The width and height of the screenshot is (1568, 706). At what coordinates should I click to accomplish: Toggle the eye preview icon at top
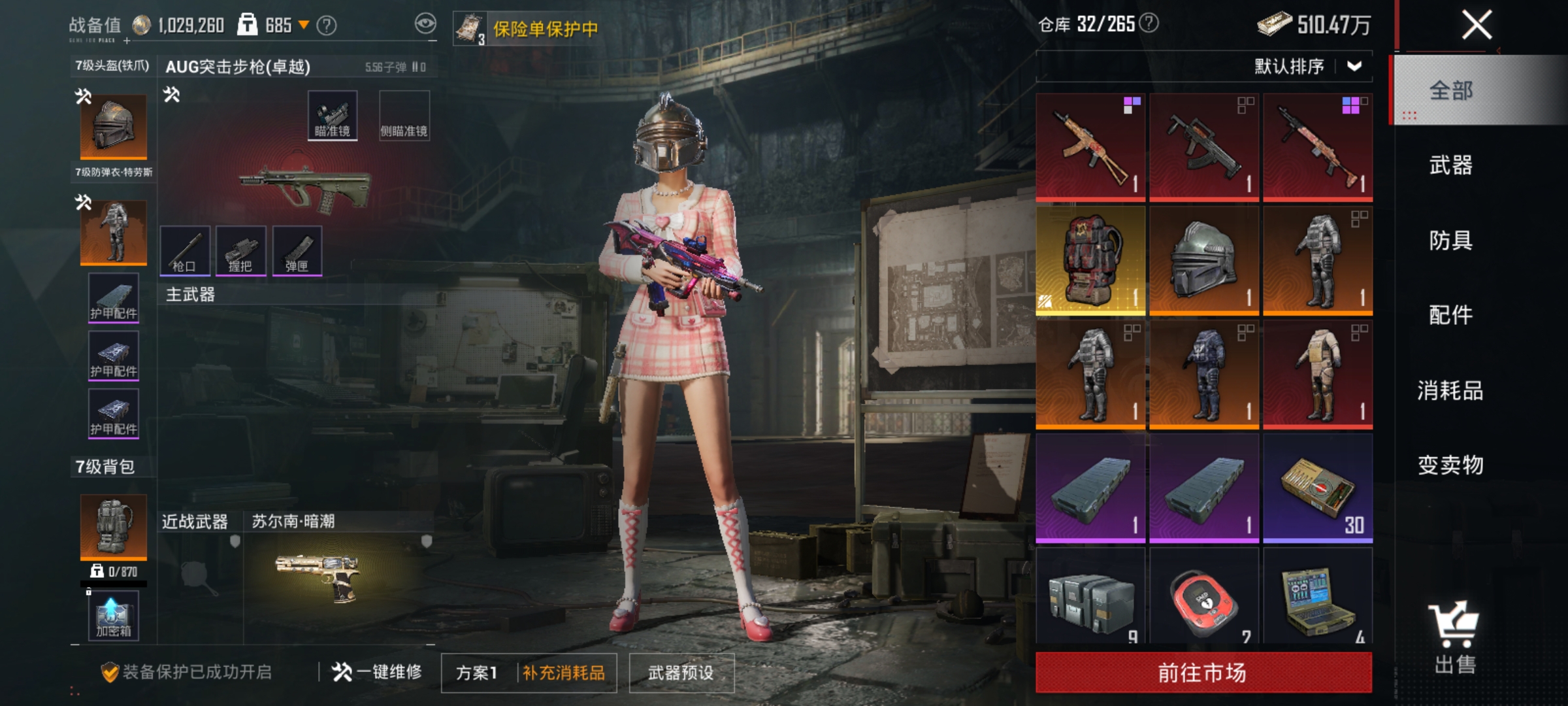tap(425, 22)
